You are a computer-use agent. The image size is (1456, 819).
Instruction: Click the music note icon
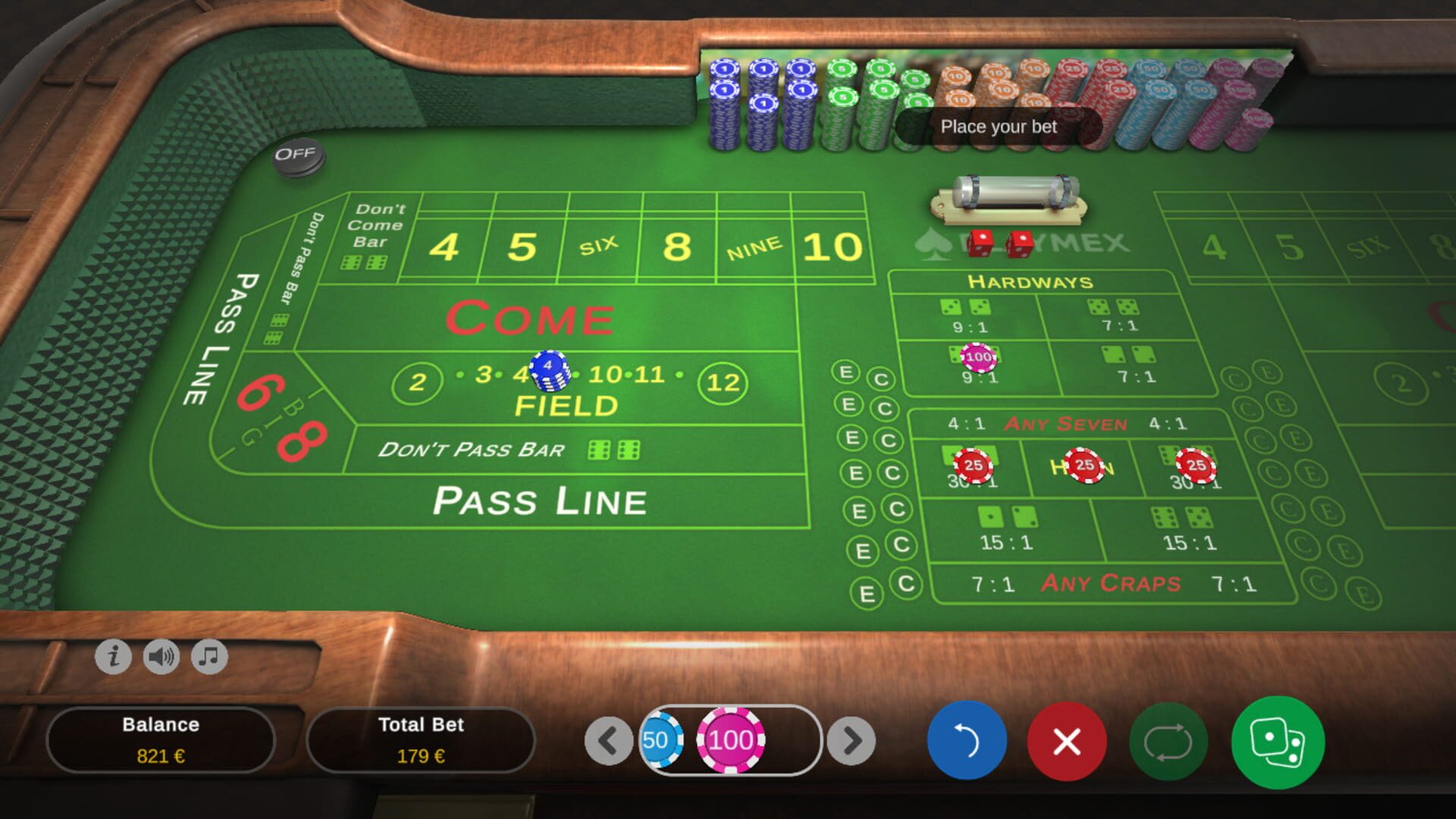coord(210,658)
